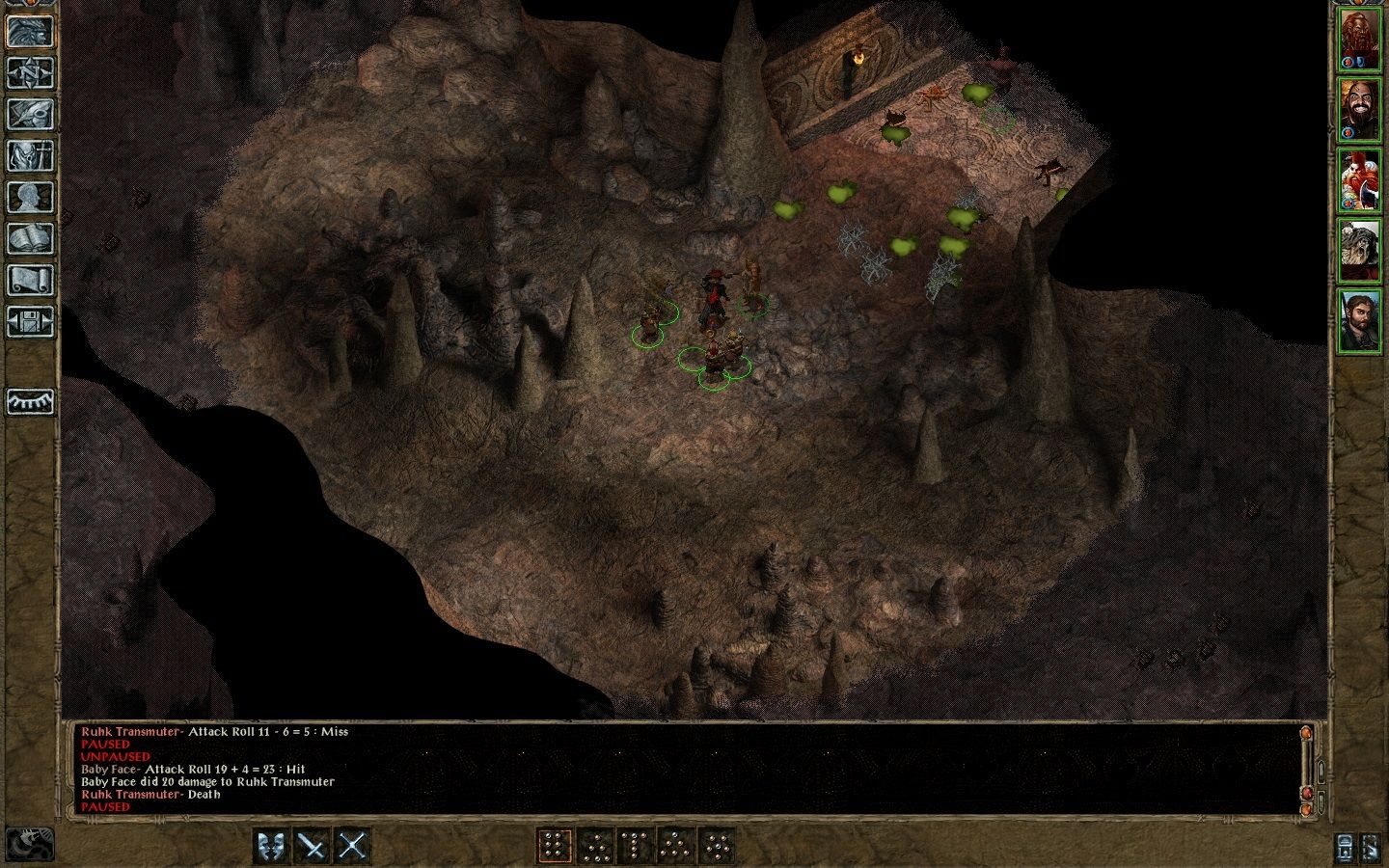Click the guard shield action button
Viewport: 1389px width, 868px height.
point(273,846)
